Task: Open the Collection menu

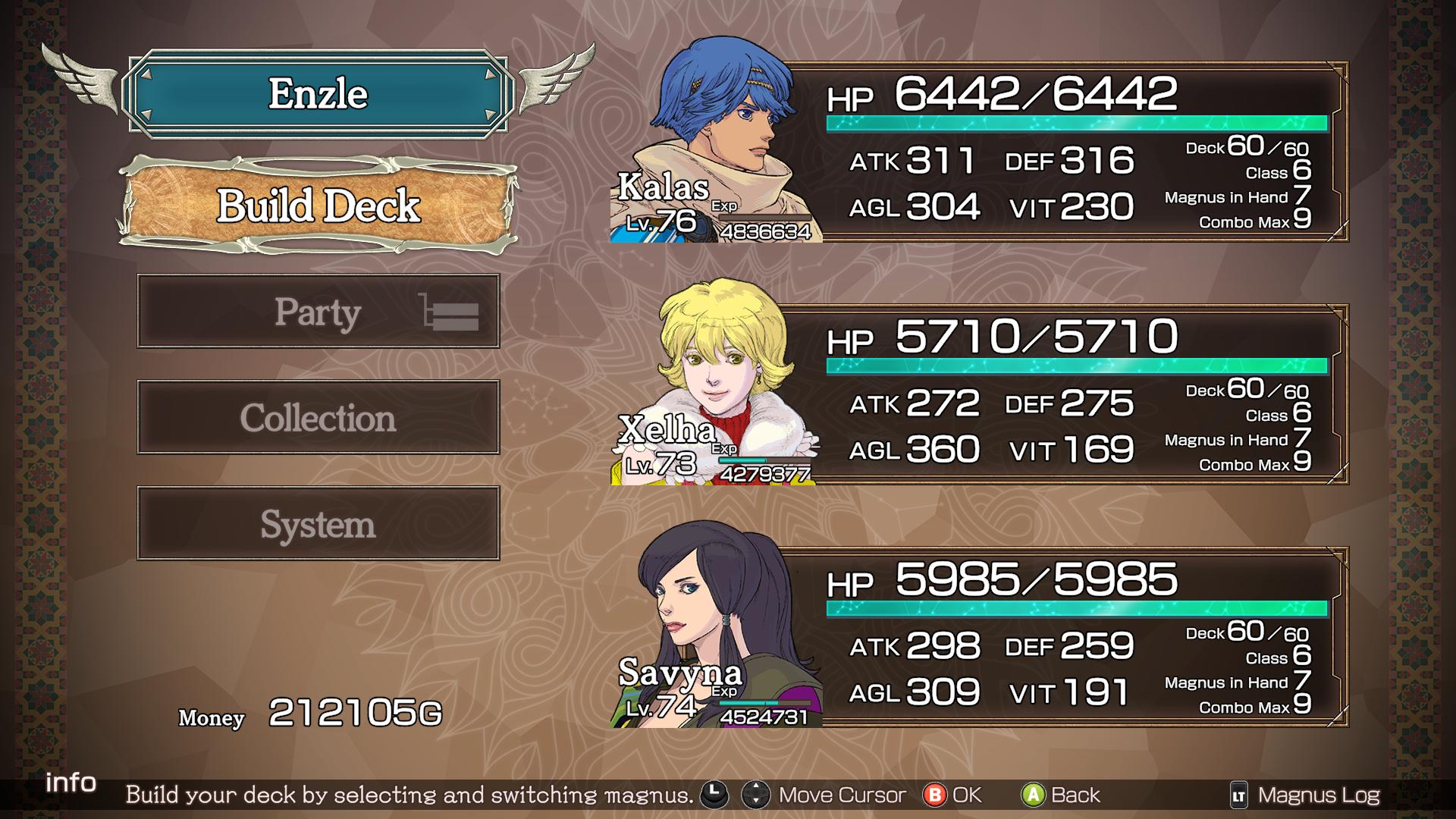Action: tap(318, 418)
